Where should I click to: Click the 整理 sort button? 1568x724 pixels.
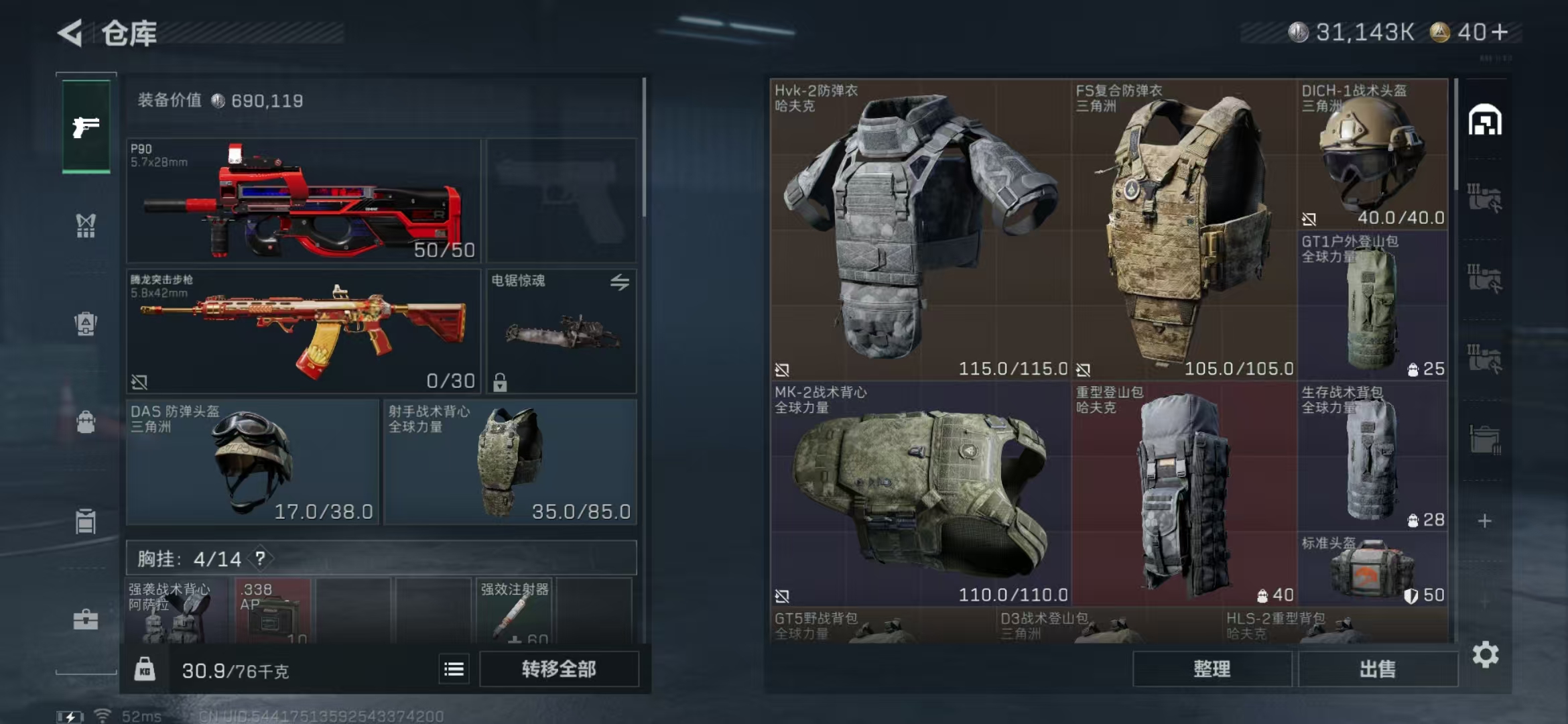[1212, 669]
